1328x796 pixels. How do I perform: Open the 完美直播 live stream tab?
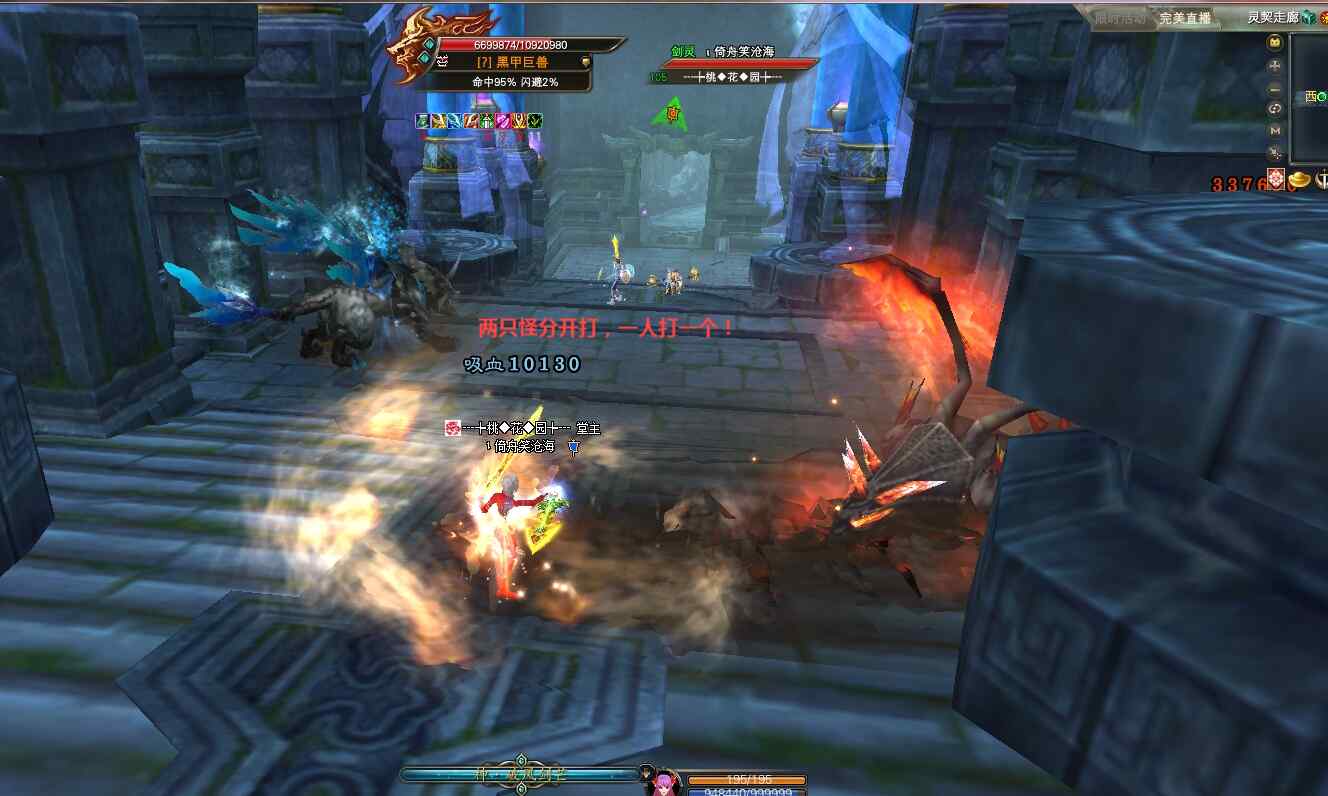click(x=1185, y=18)
